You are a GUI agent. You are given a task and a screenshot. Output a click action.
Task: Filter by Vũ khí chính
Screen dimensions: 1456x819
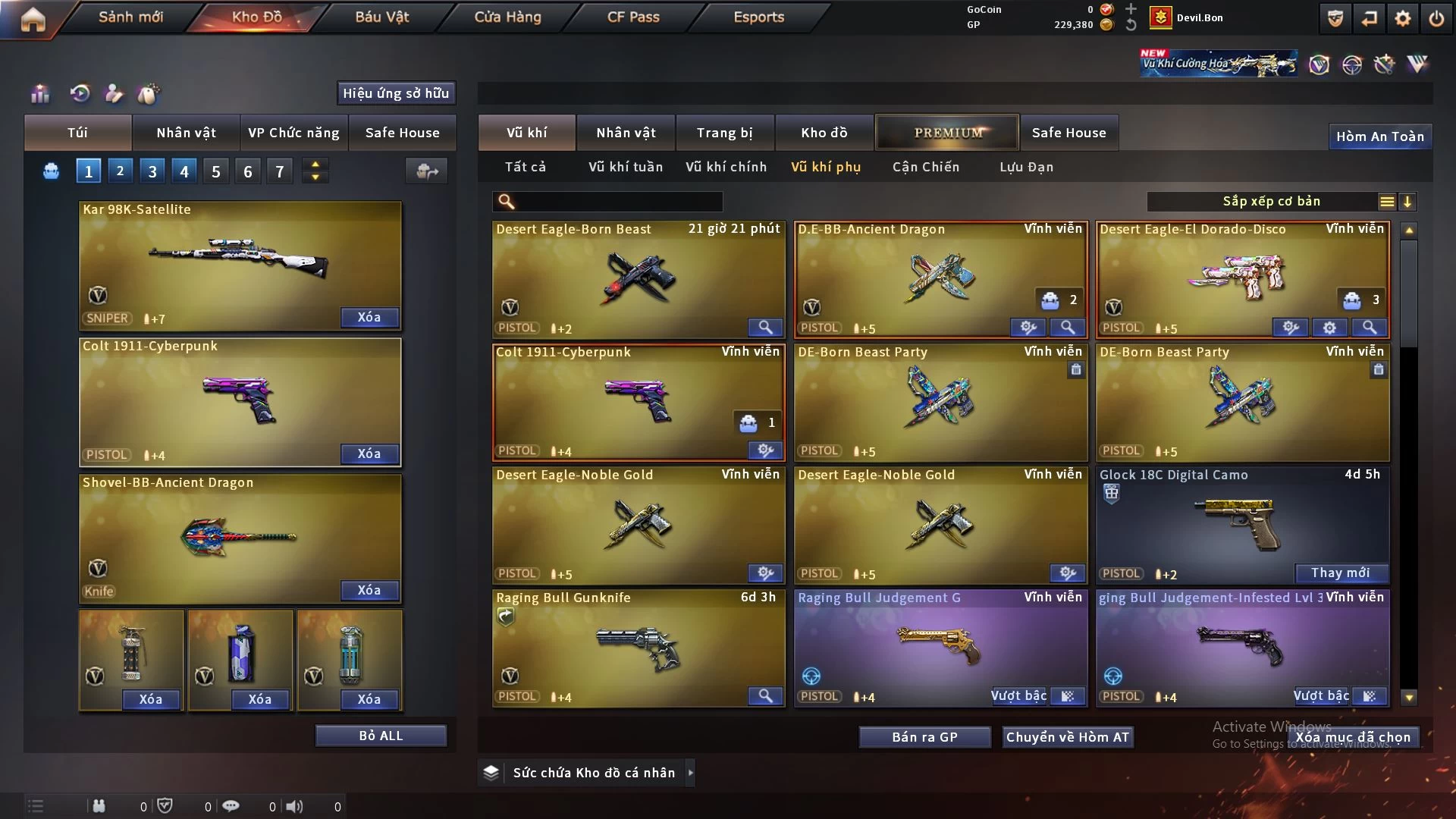(726, 167)
